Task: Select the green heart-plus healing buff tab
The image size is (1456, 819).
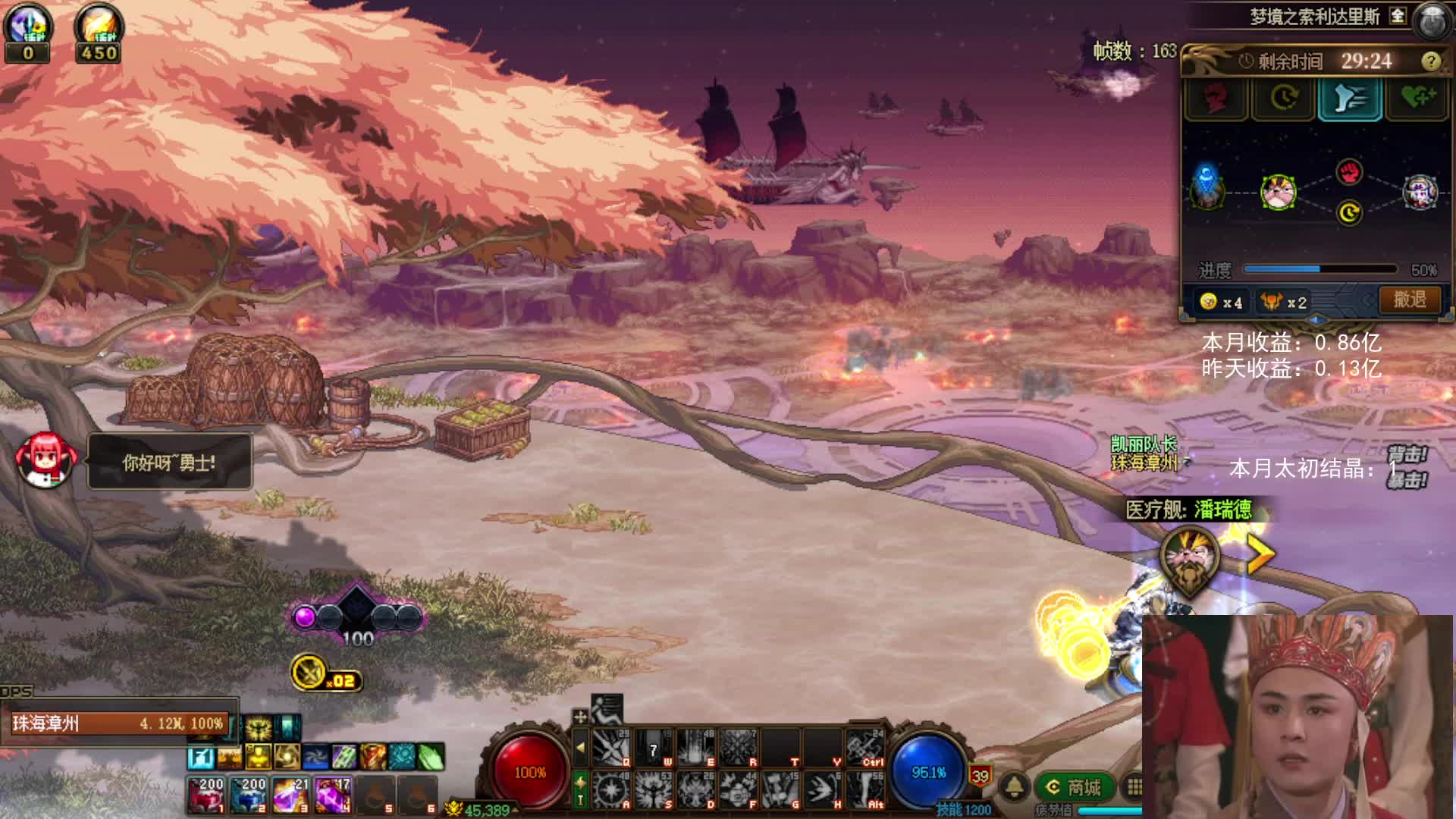Action: 1417,99
